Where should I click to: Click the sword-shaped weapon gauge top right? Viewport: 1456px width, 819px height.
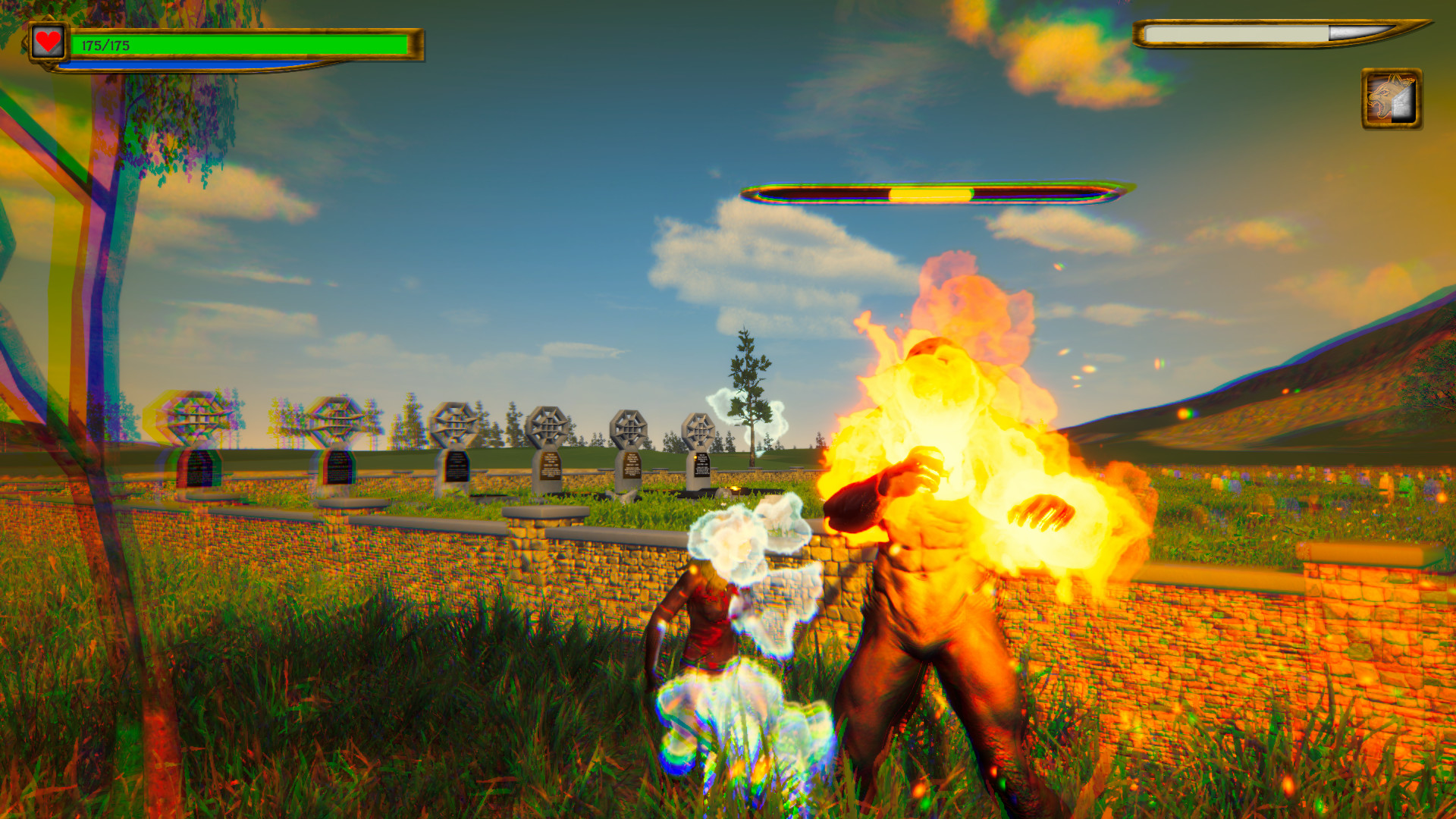coord(1282,34)
